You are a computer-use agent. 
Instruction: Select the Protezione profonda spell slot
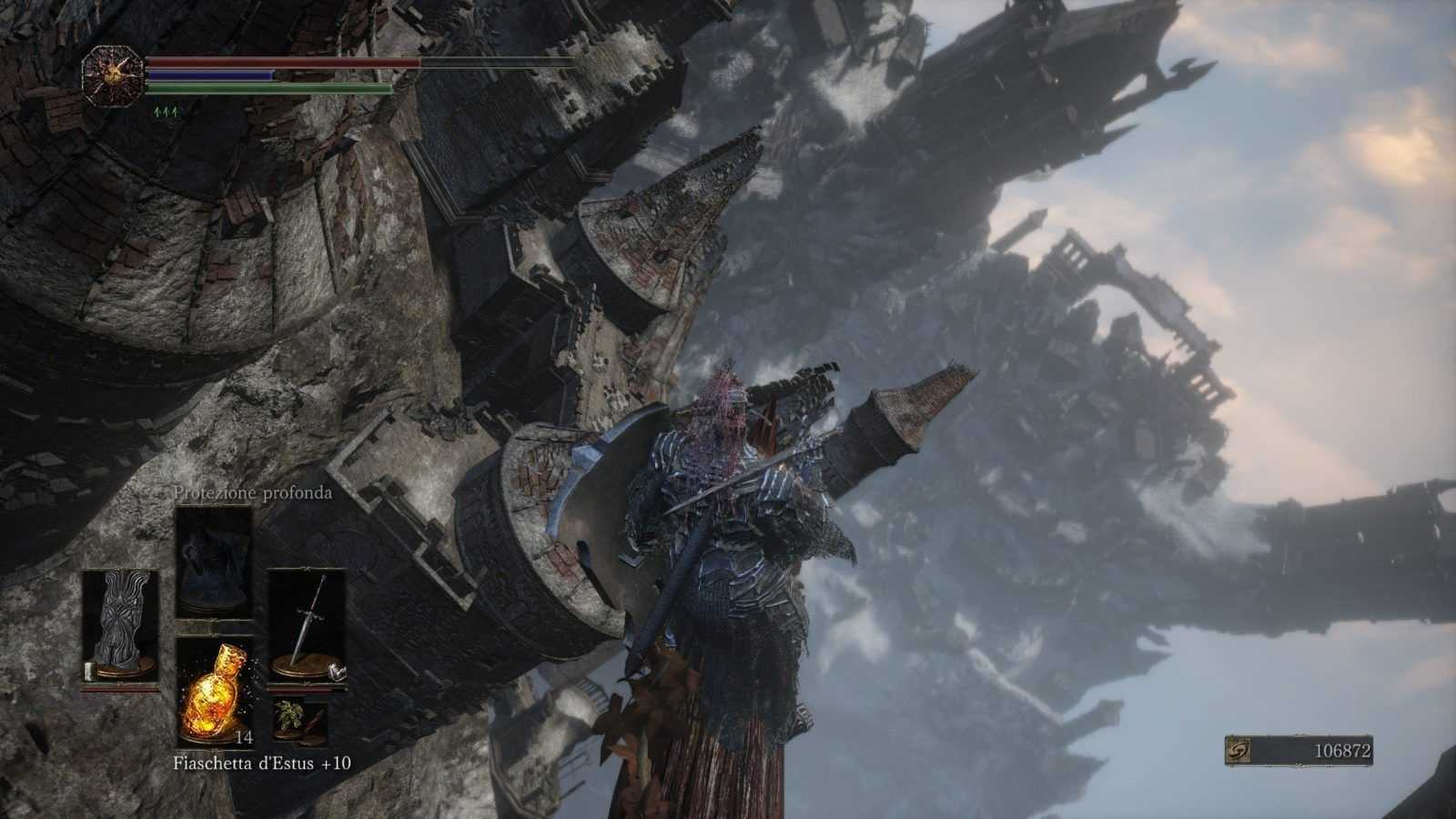coord(213,561)
